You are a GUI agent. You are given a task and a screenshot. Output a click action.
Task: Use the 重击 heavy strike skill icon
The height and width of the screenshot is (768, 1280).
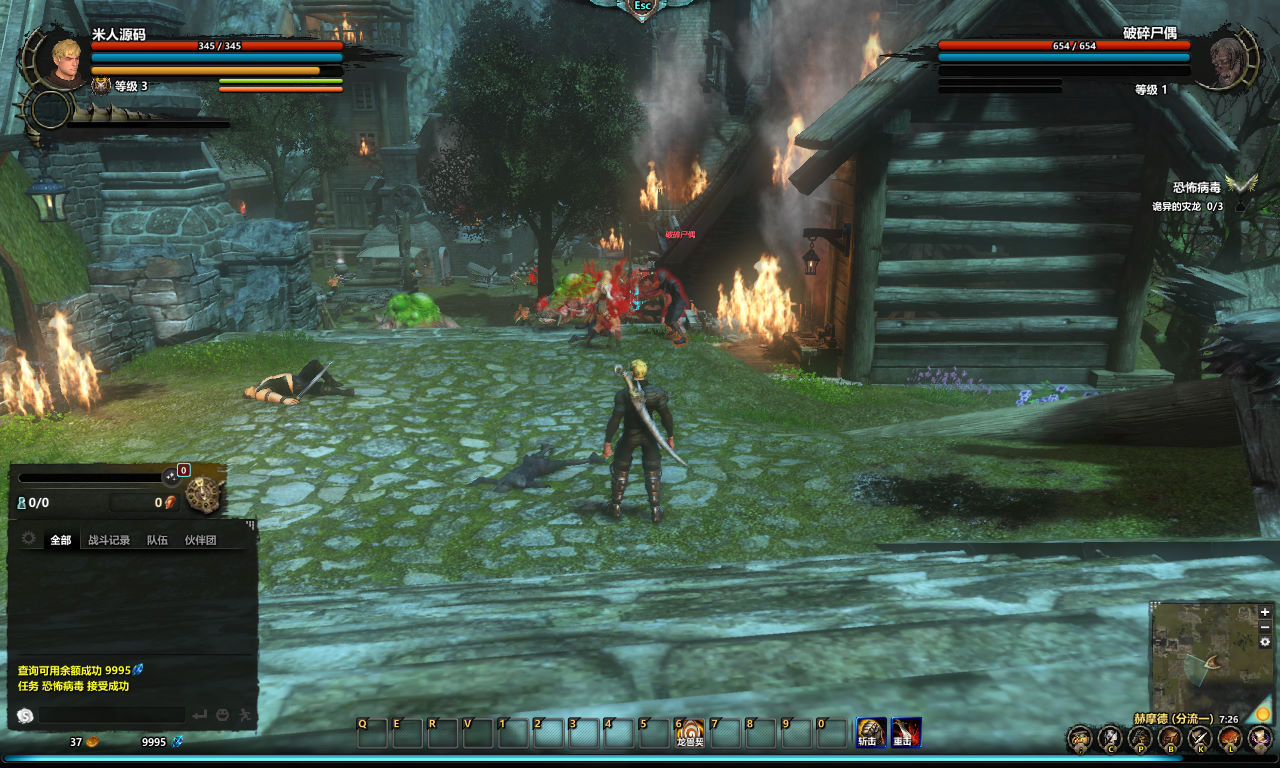(905, 732)
